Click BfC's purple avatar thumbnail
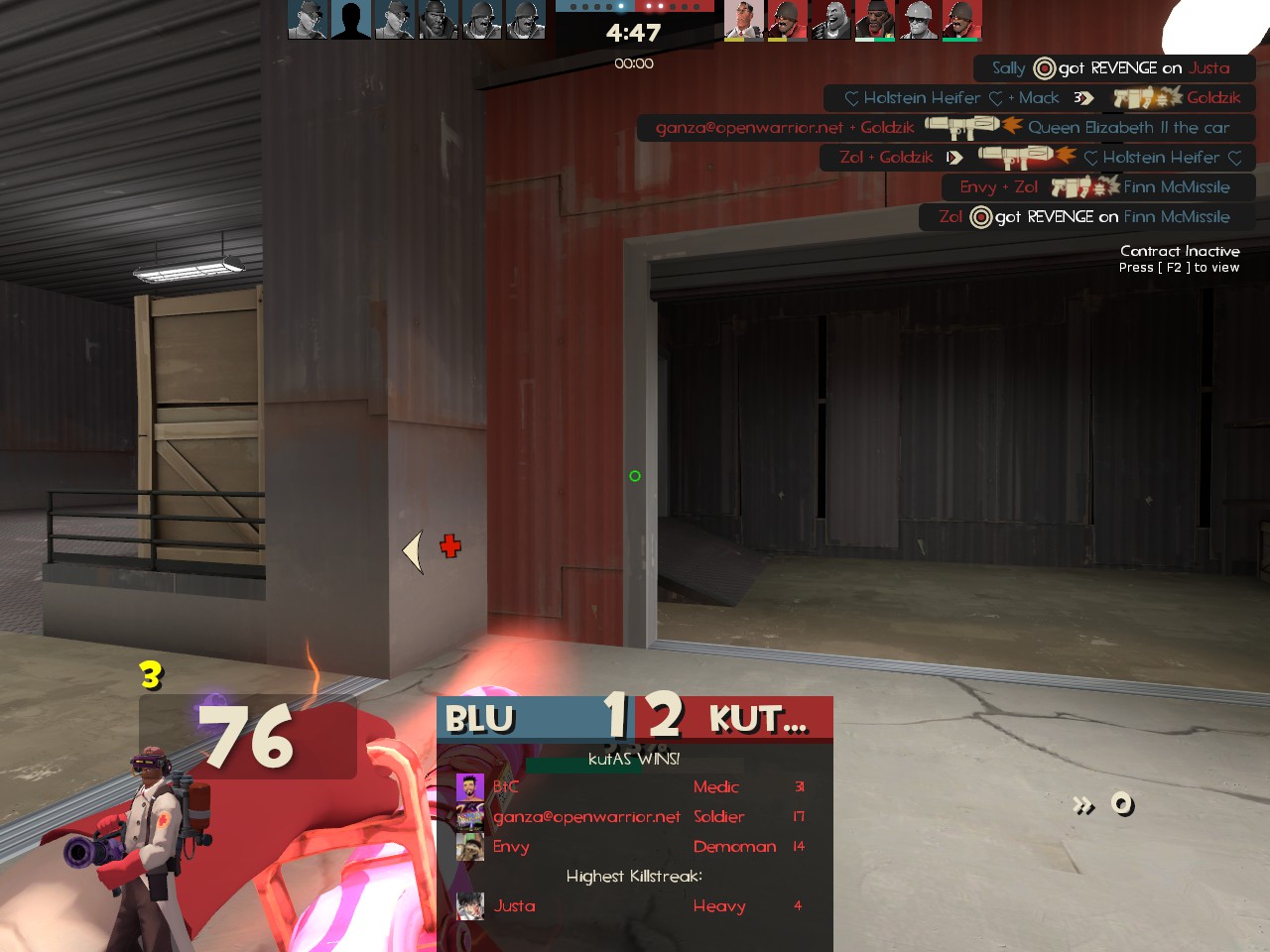Screen dimensions: 1270x952 469,787
